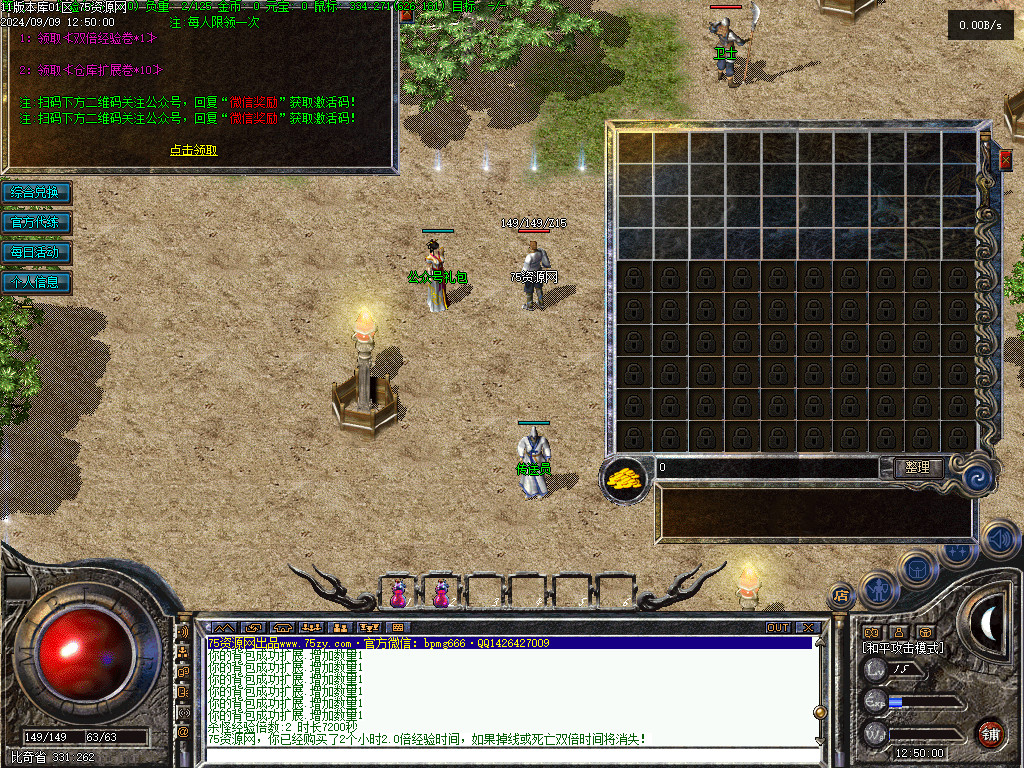
Task: Click the gold coins pile icon
Action: coord(625,478)
